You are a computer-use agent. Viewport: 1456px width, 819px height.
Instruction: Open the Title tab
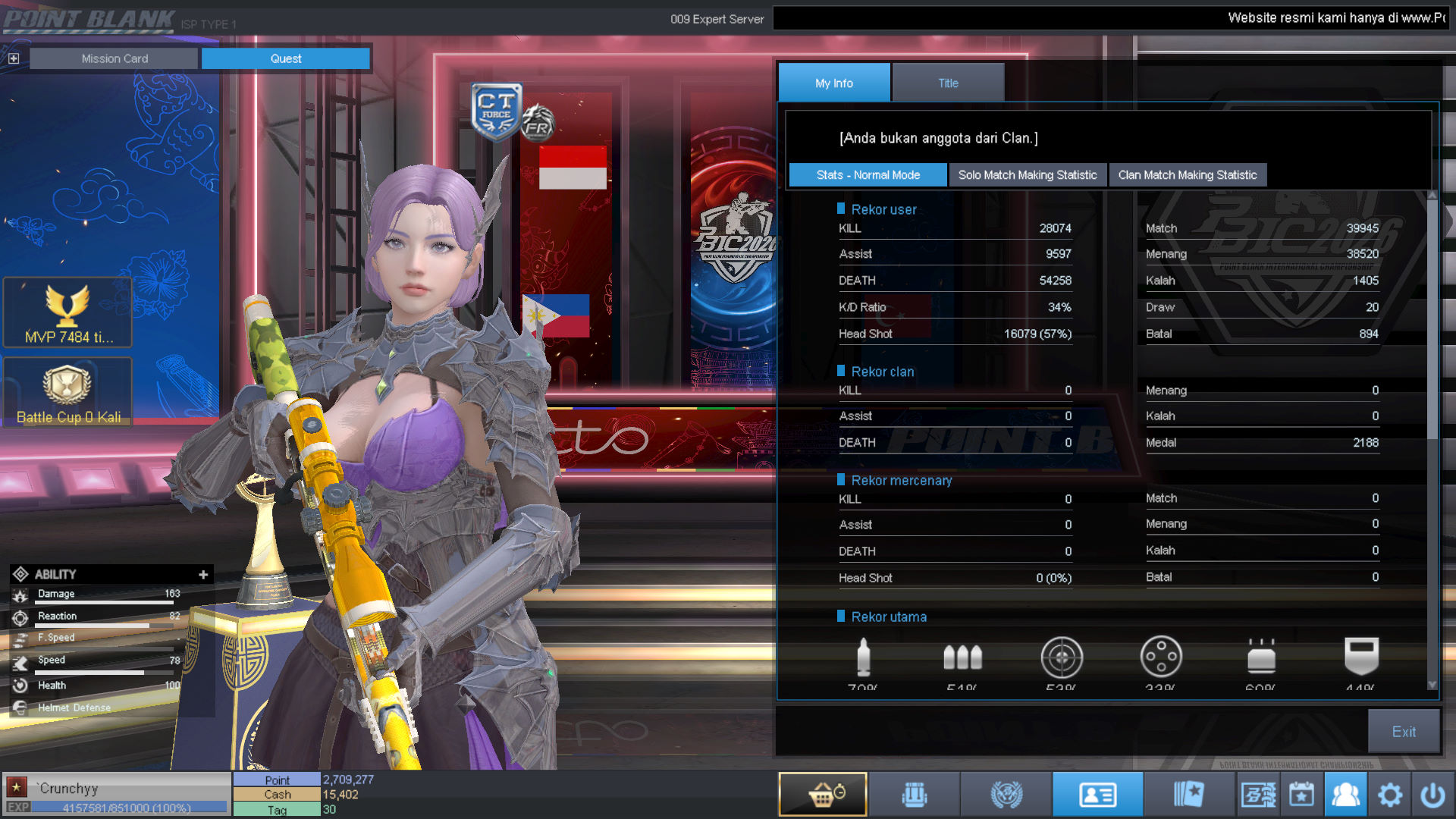(948, 83)
